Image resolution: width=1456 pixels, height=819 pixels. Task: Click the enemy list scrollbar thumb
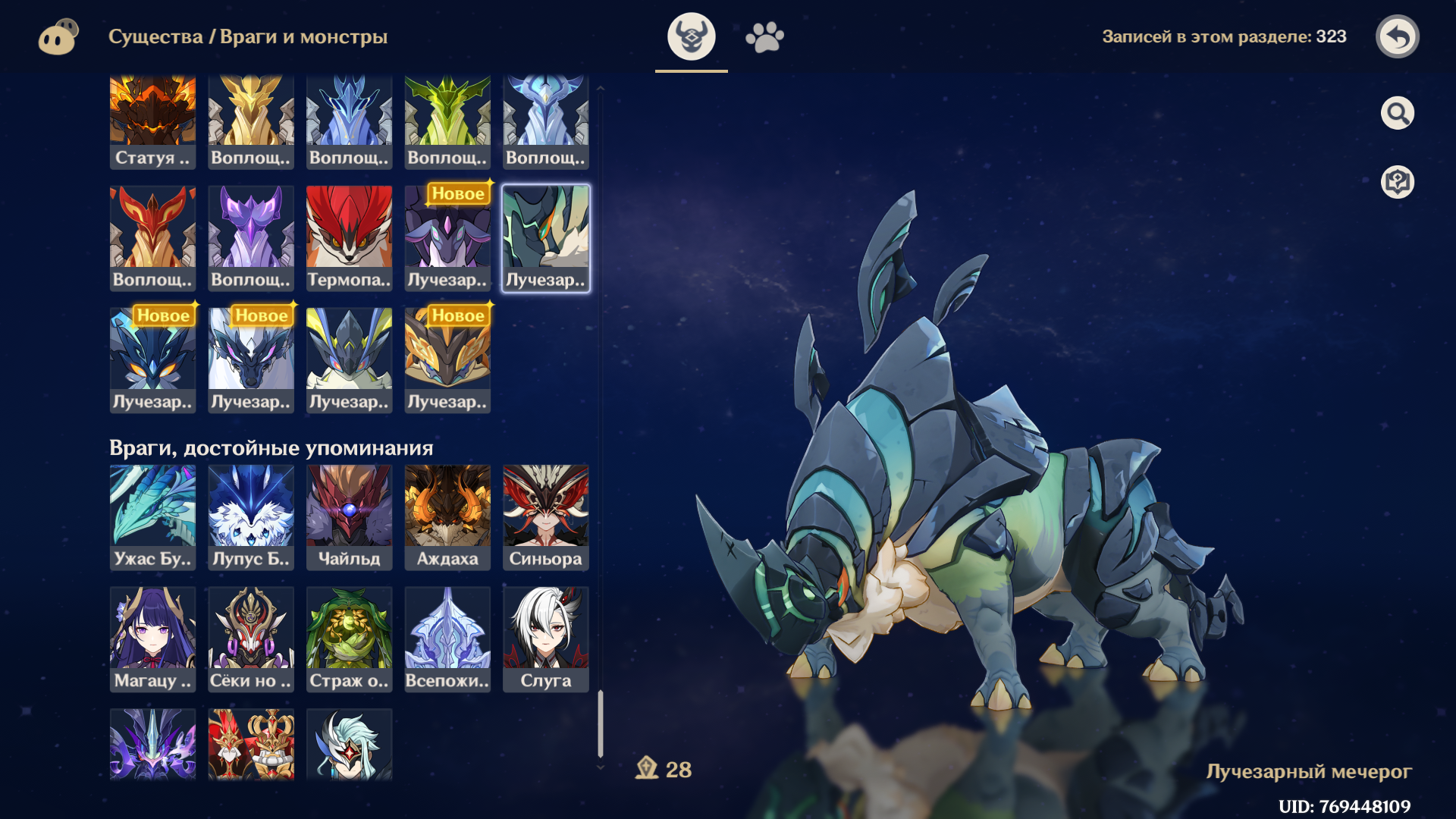[601, 723]
